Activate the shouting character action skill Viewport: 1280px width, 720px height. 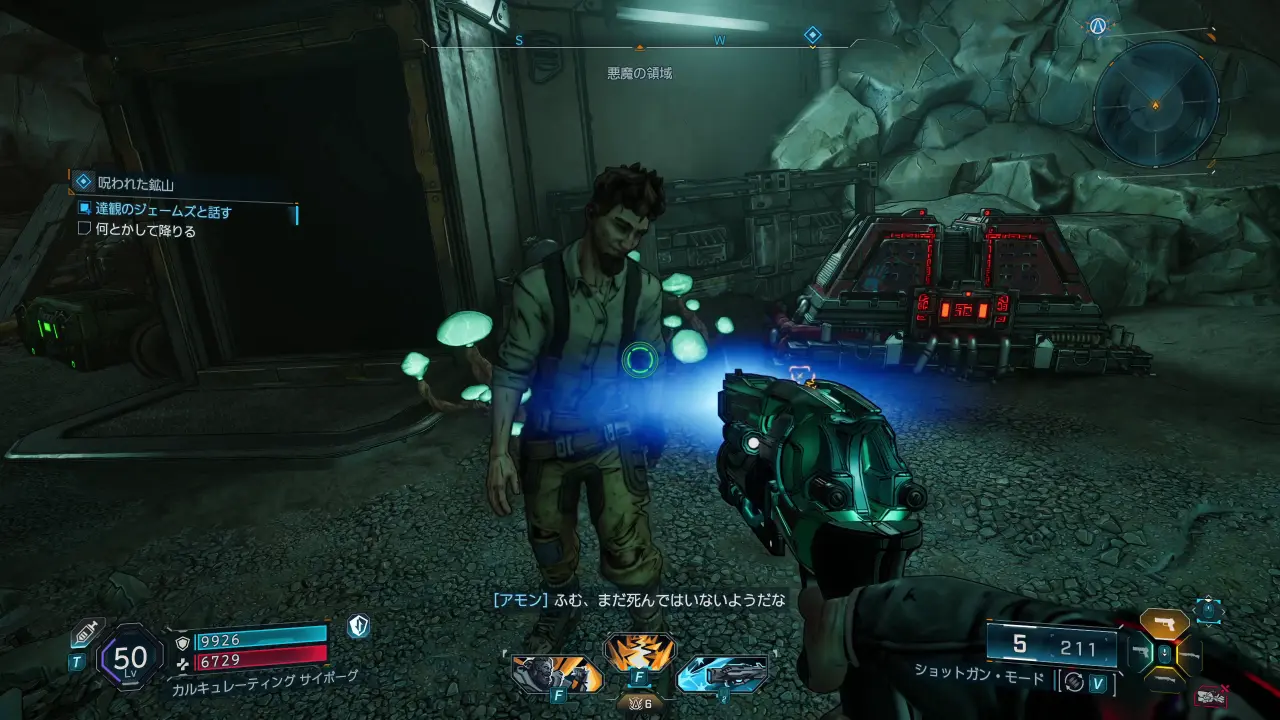pos(557,673)
